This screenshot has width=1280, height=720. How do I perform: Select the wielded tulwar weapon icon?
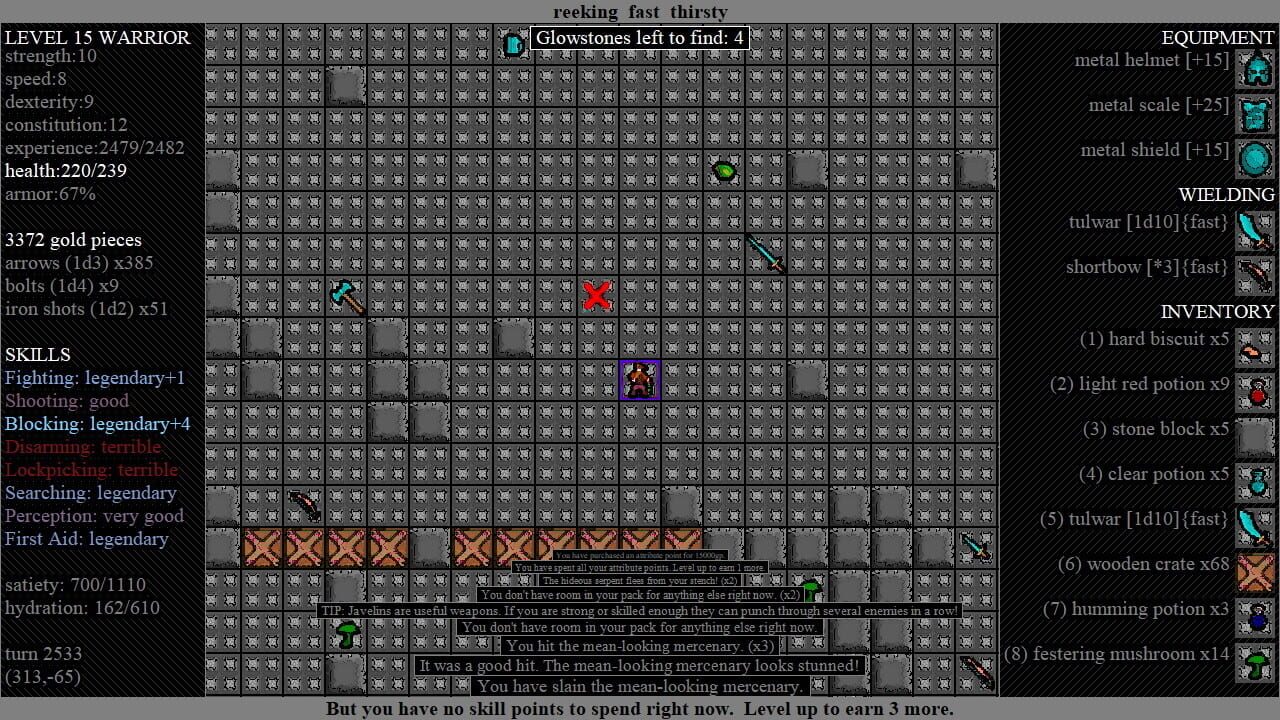[1255, 231]
